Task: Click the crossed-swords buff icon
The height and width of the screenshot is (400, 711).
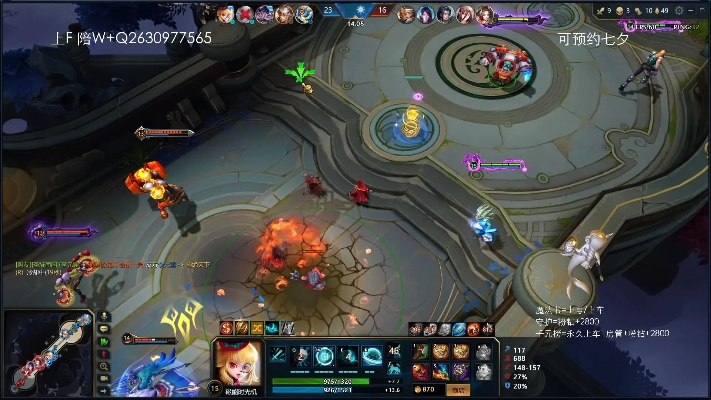Action: 257,328
